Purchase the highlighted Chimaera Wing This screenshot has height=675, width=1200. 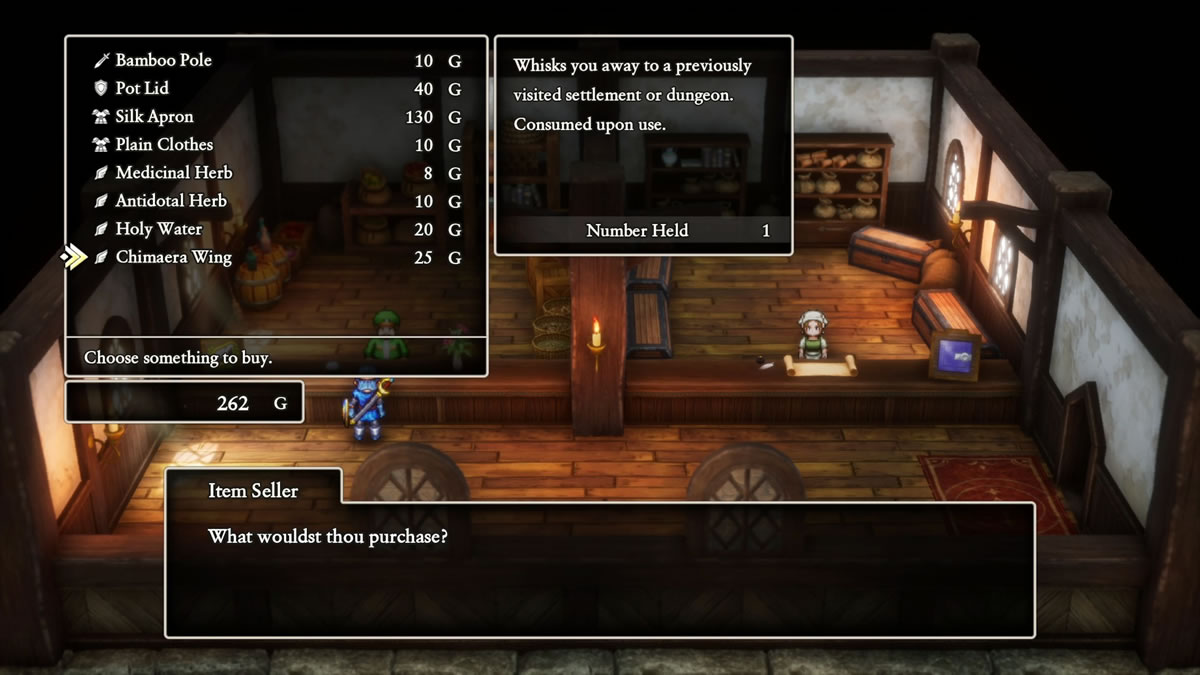(173, 257)
